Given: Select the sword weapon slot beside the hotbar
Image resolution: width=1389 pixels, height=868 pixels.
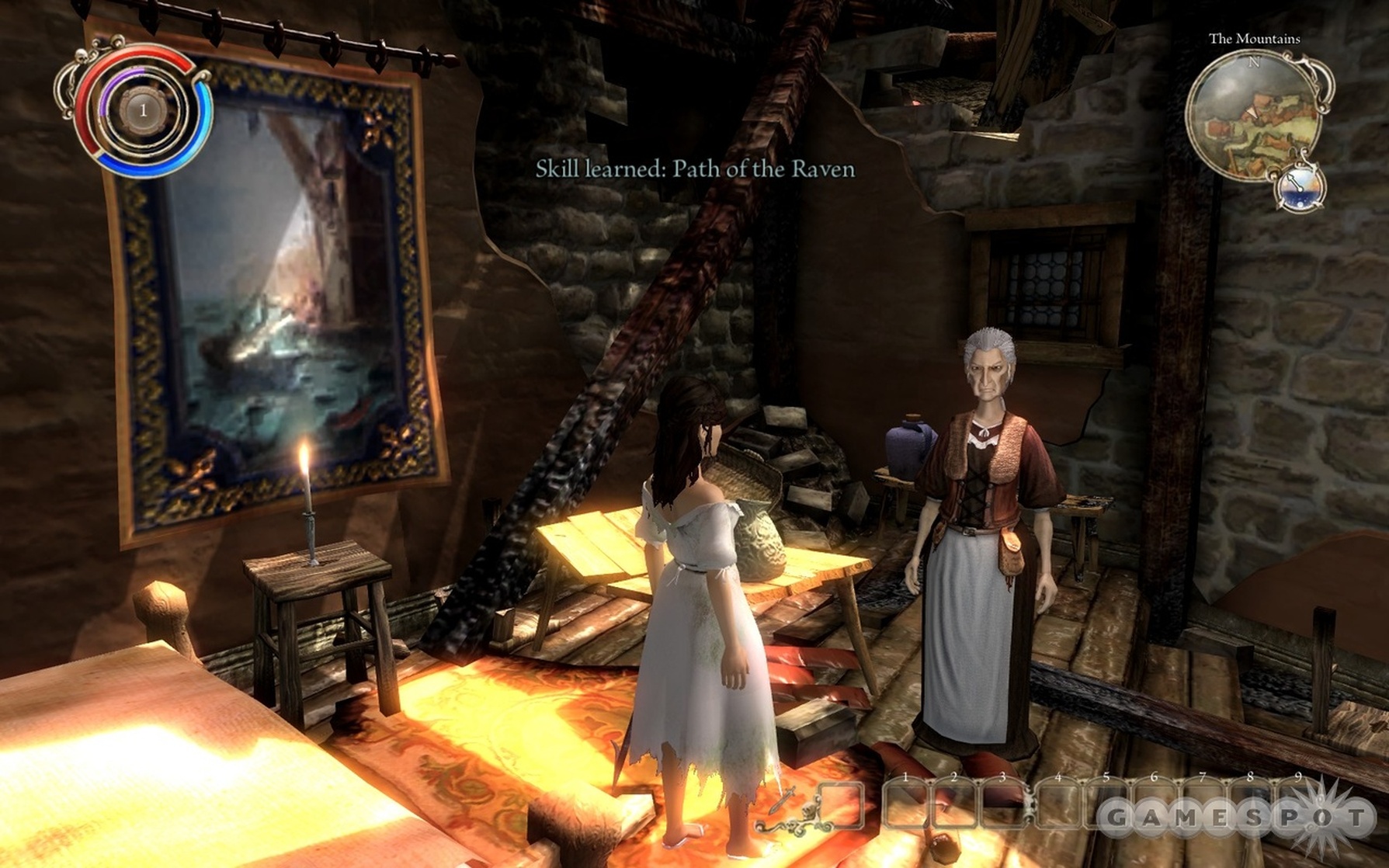Looking at the screenshot, I should pos(841,804).
